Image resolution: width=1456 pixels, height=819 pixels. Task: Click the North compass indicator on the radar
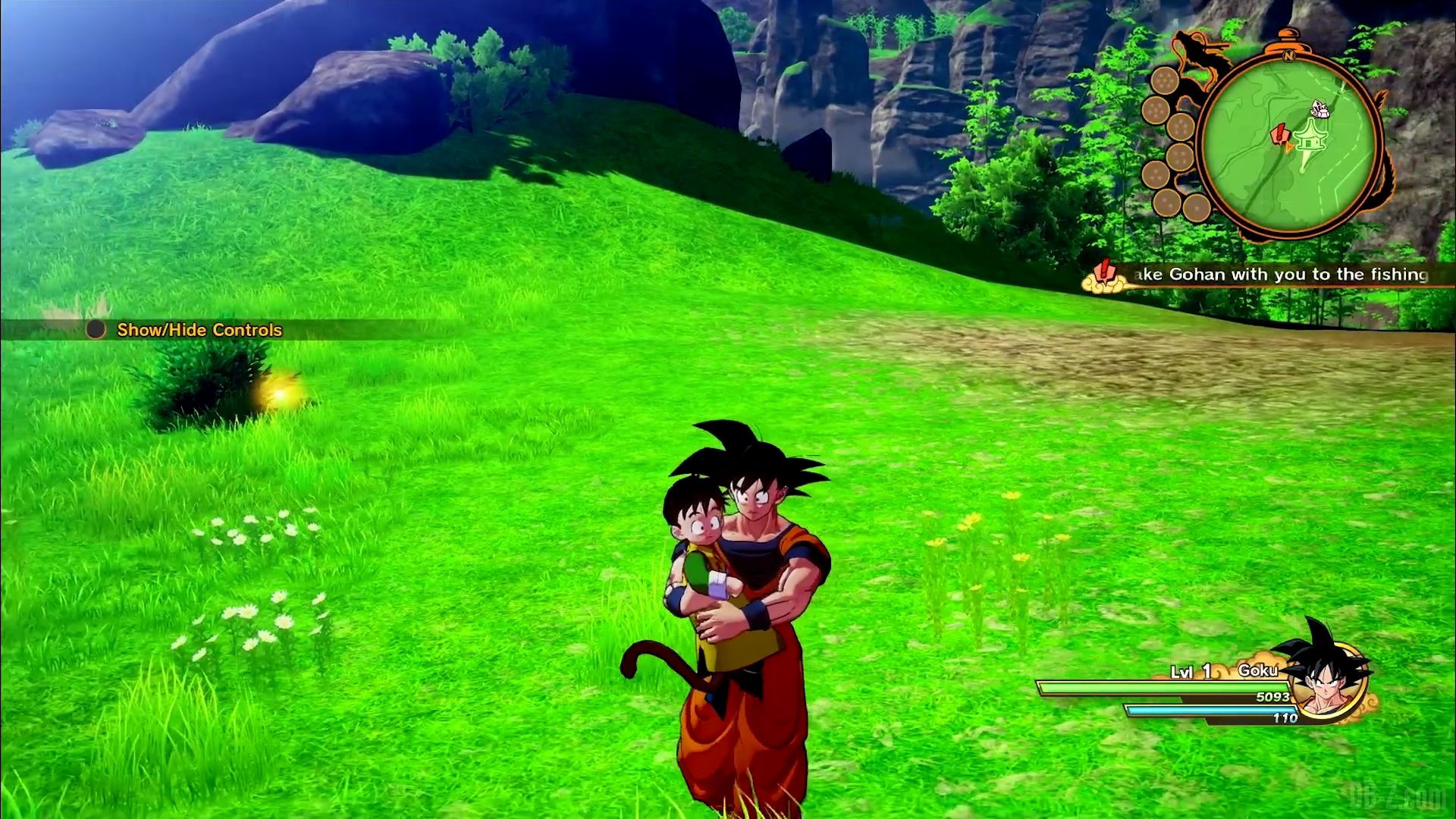(x=1288, y=56)
